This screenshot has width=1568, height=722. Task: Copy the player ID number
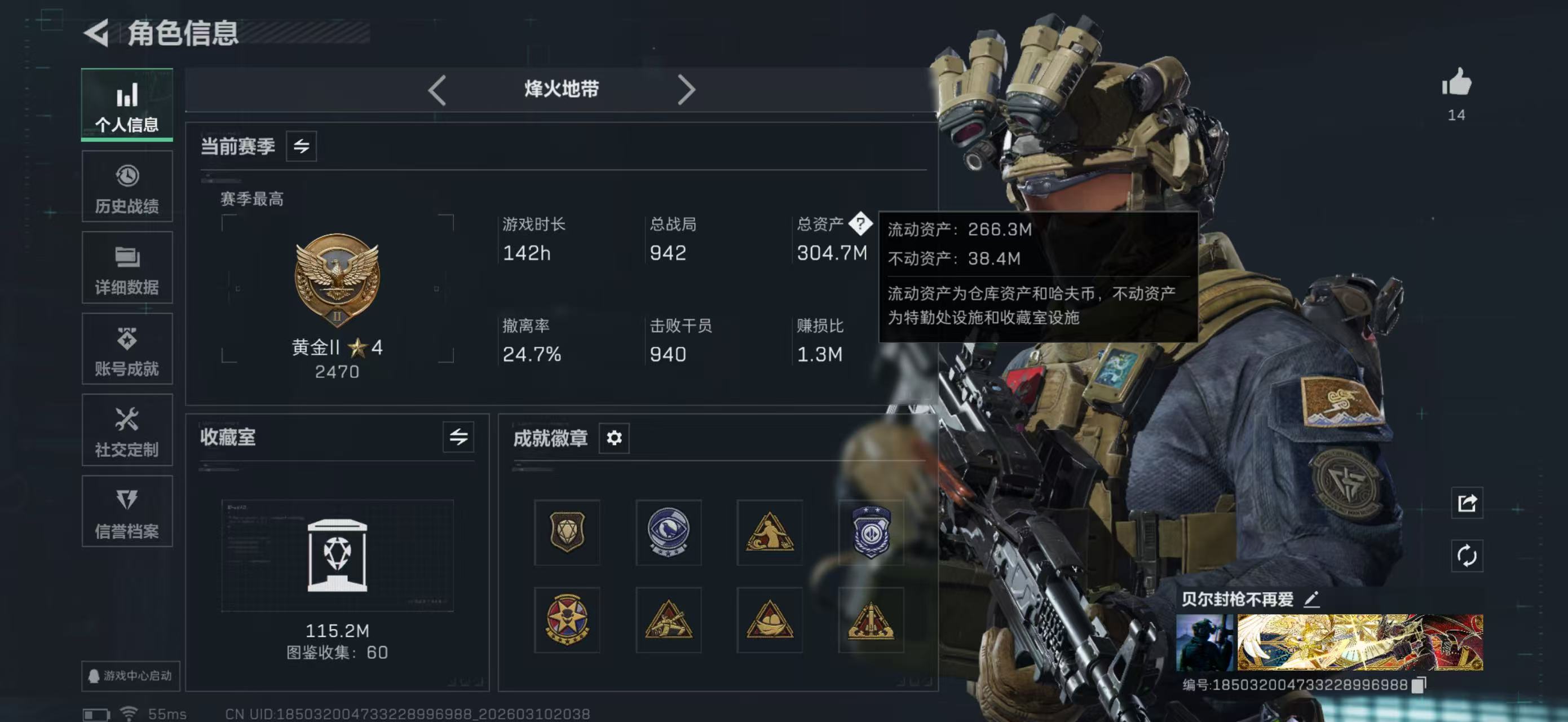1418,685
